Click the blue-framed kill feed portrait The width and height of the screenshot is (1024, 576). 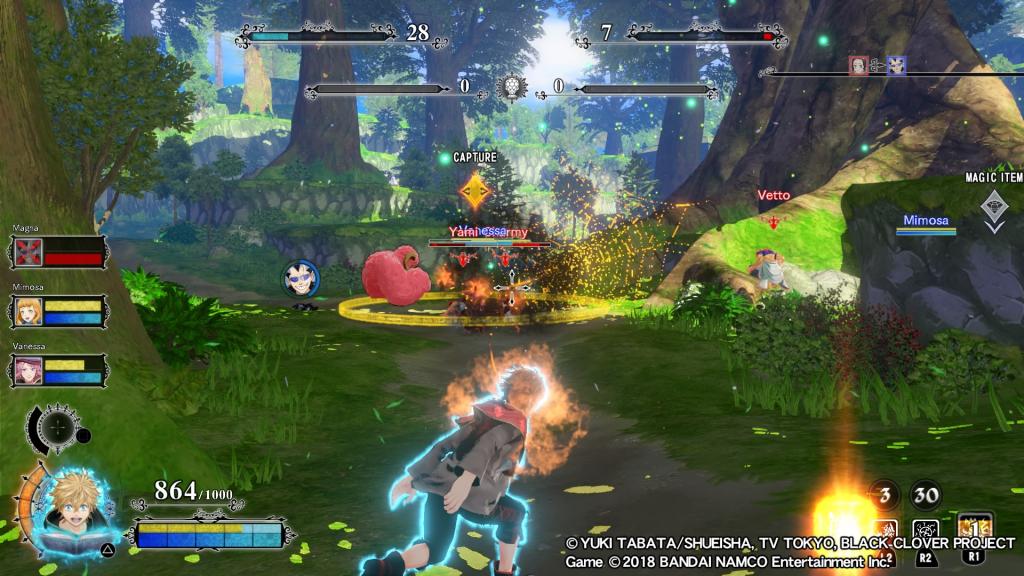(896, 65)
